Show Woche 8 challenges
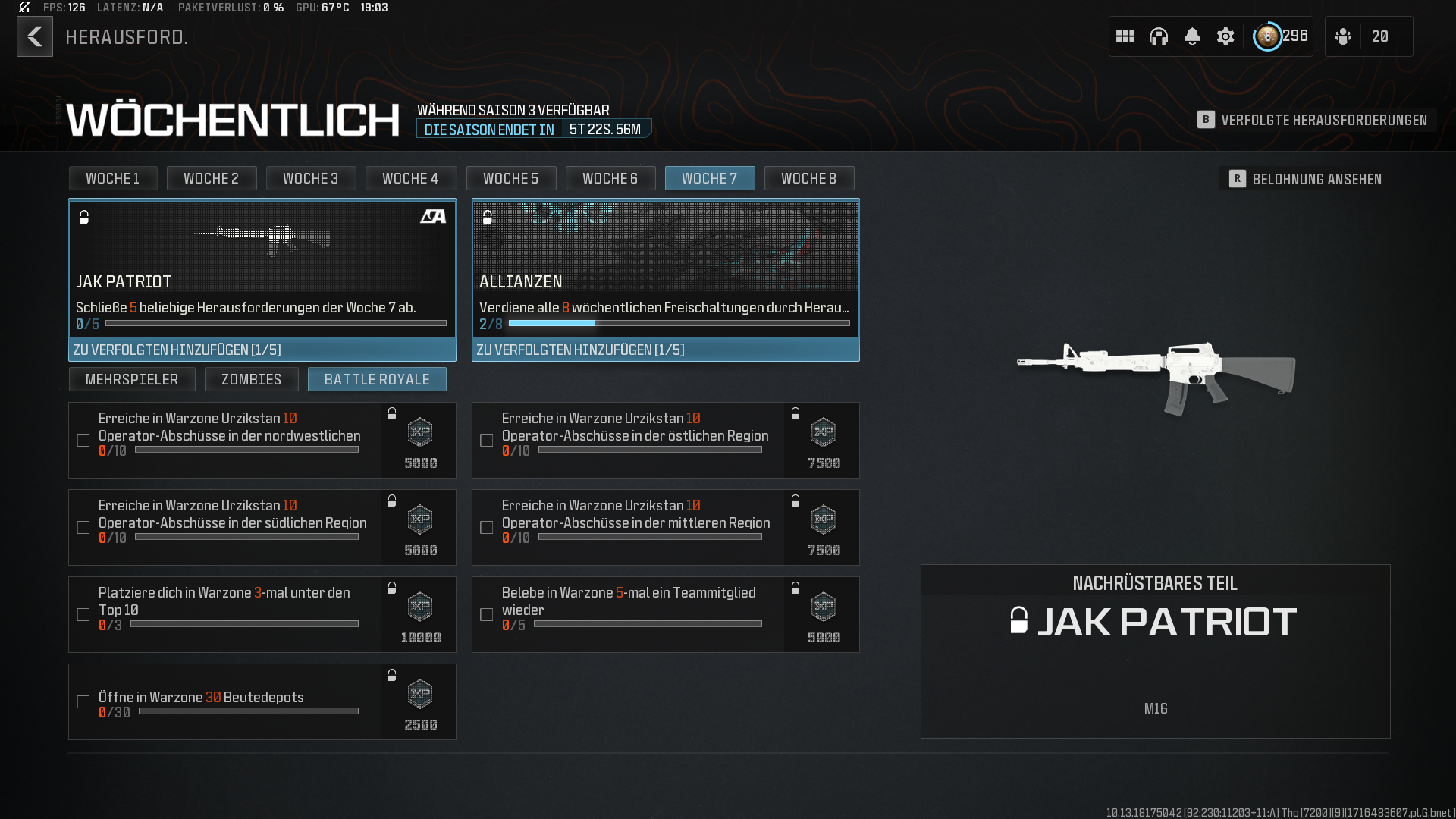This screenshot has height=819, width=1456. click(808, 178)
